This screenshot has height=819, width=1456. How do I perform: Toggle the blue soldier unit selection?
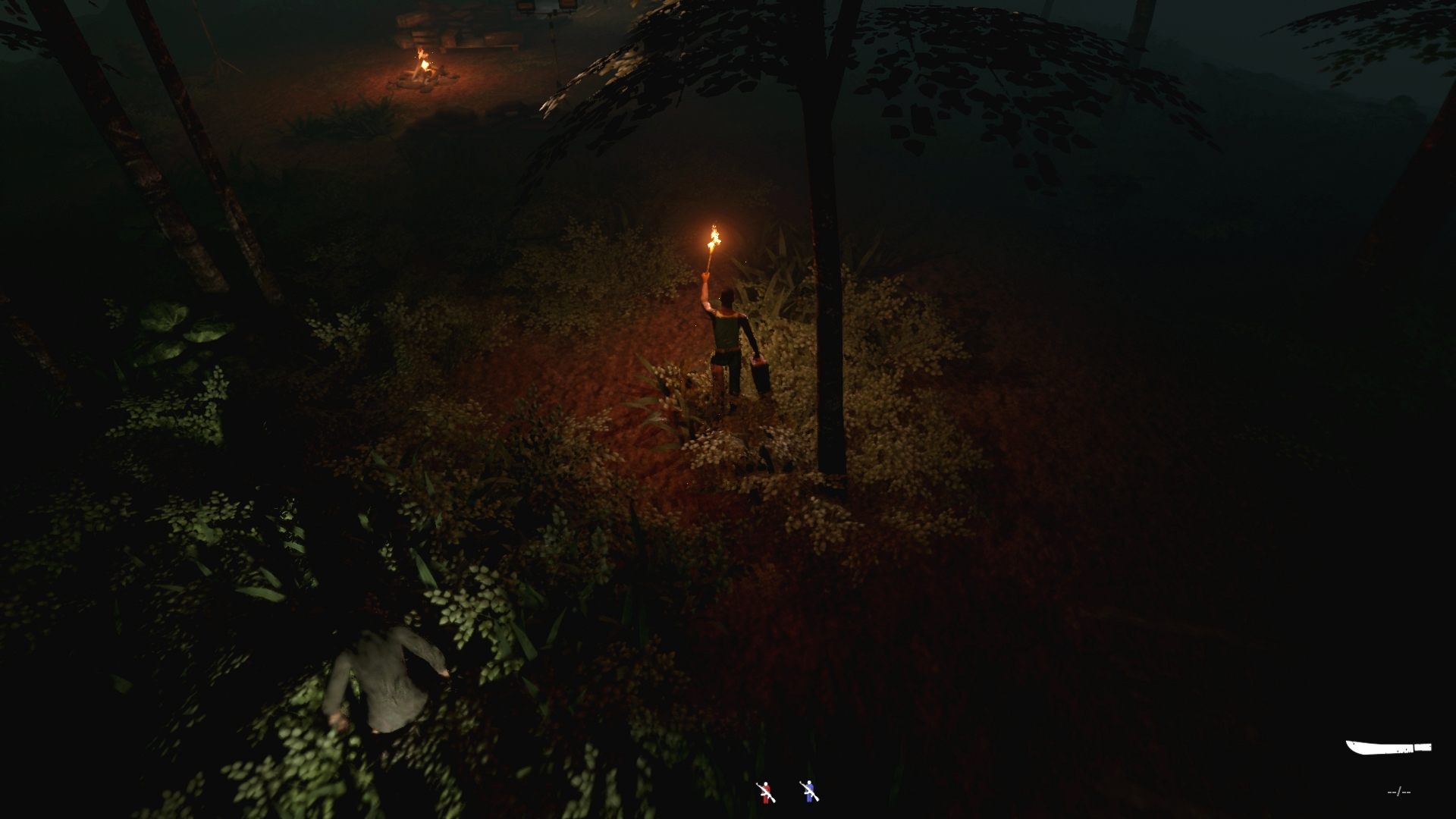(808, 790)
